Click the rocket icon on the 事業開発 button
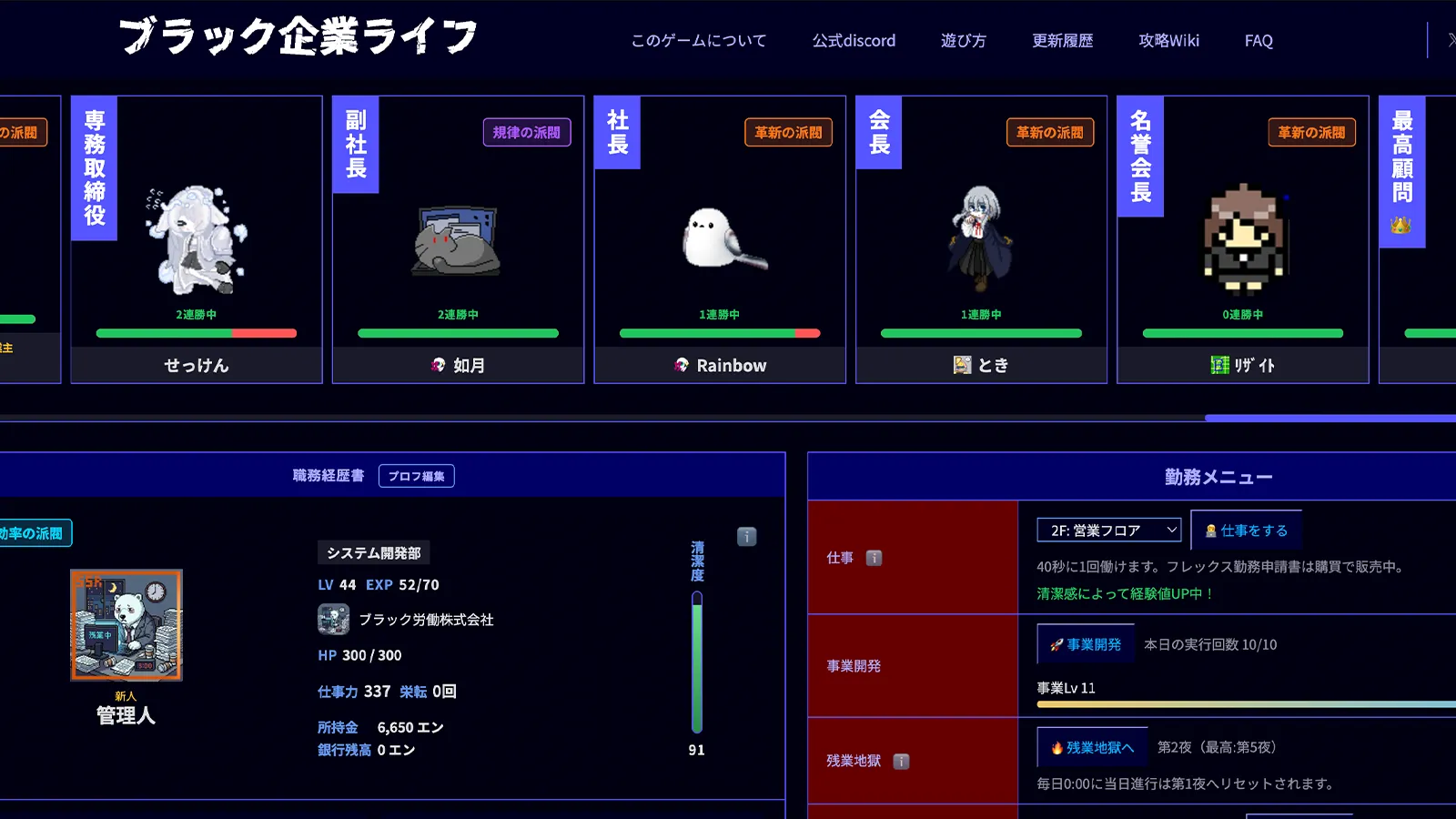The image size is (1456, 819). (1055, 644)
